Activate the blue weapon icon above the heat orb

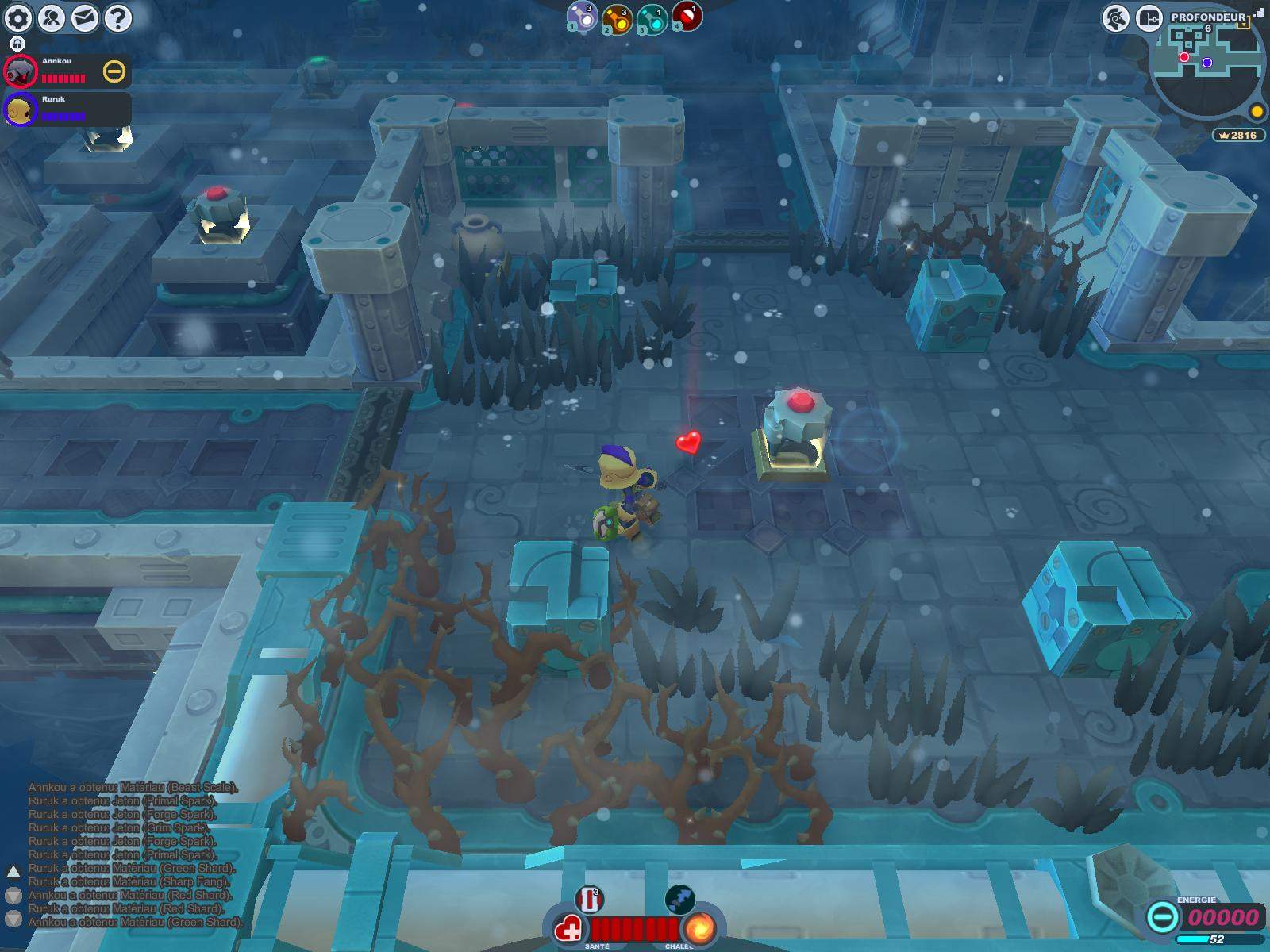tap(680, 899)
